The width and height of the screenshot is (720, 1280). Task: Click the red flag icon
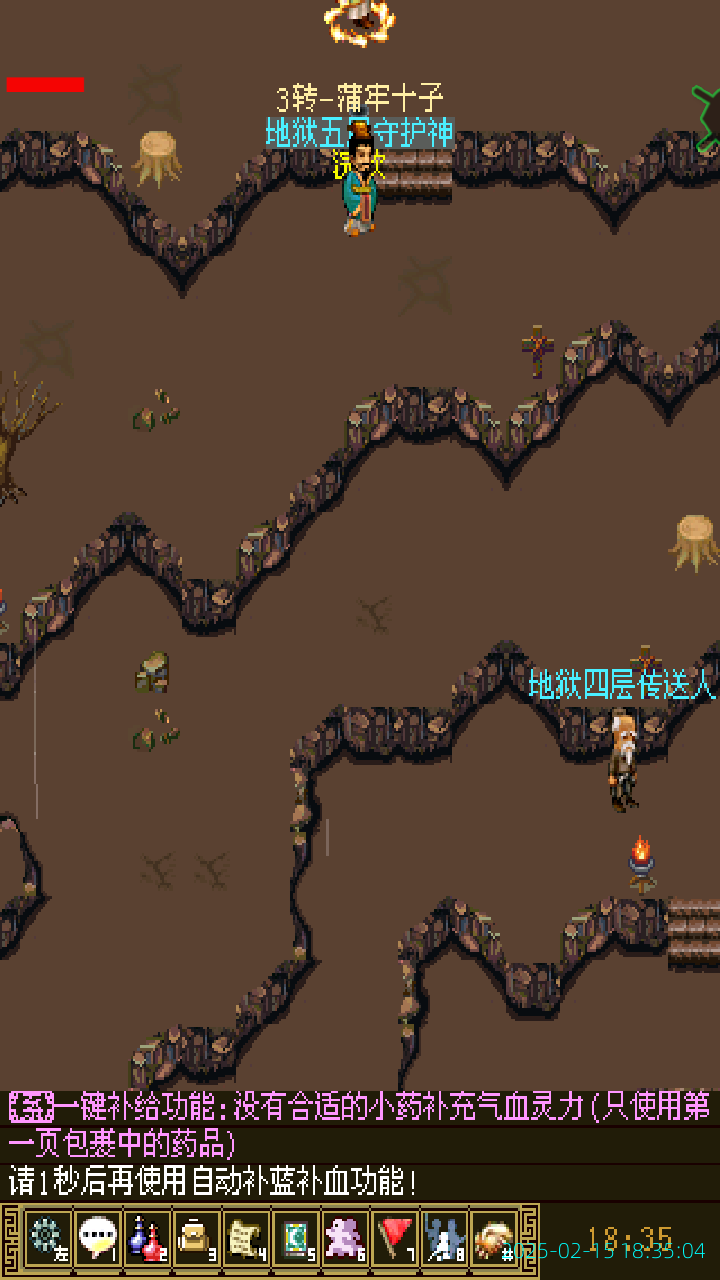pos(396,1238)
